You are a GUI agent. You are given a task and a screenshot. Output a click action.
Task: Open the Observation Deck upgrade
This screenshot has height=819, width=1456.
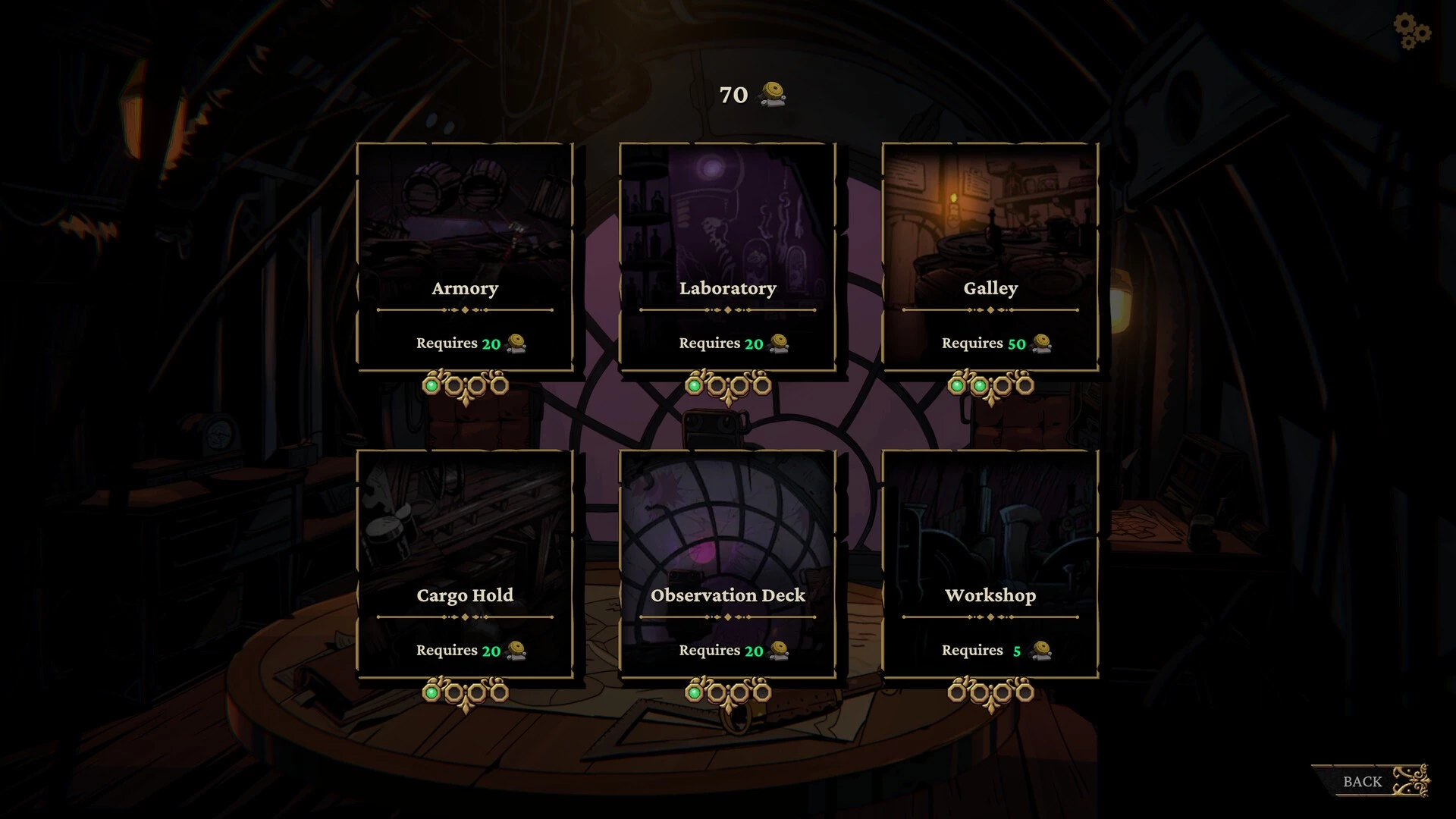tap(728, 564)
